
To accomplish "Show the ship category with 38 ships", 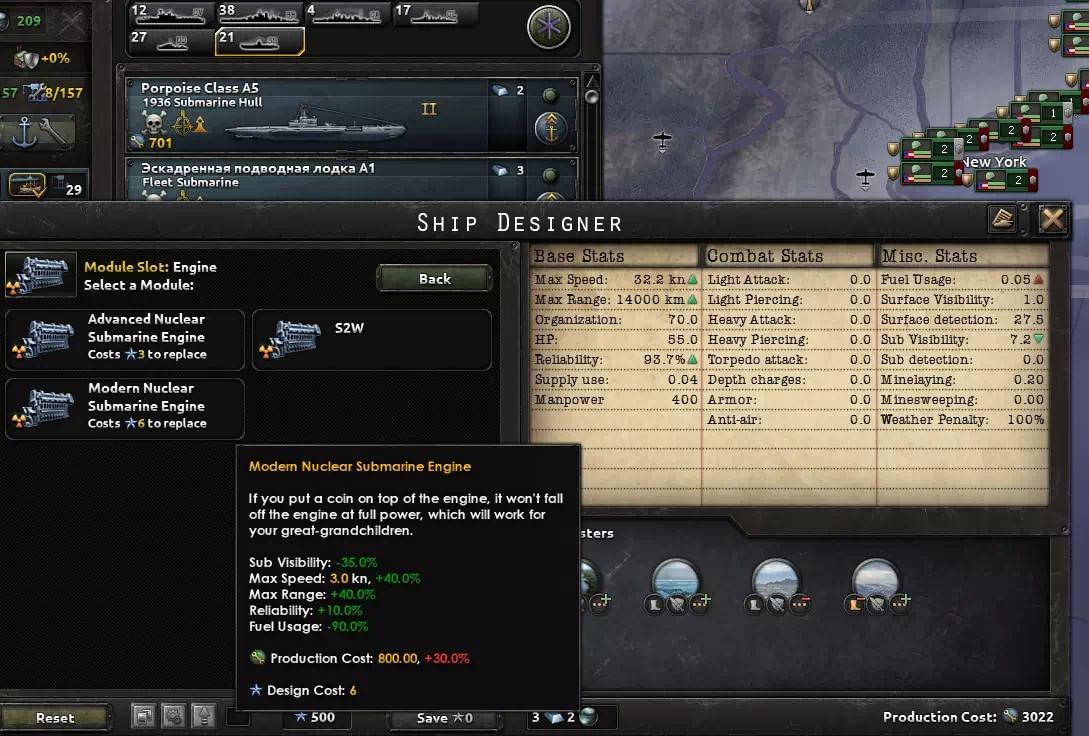I will pos(259,14).
